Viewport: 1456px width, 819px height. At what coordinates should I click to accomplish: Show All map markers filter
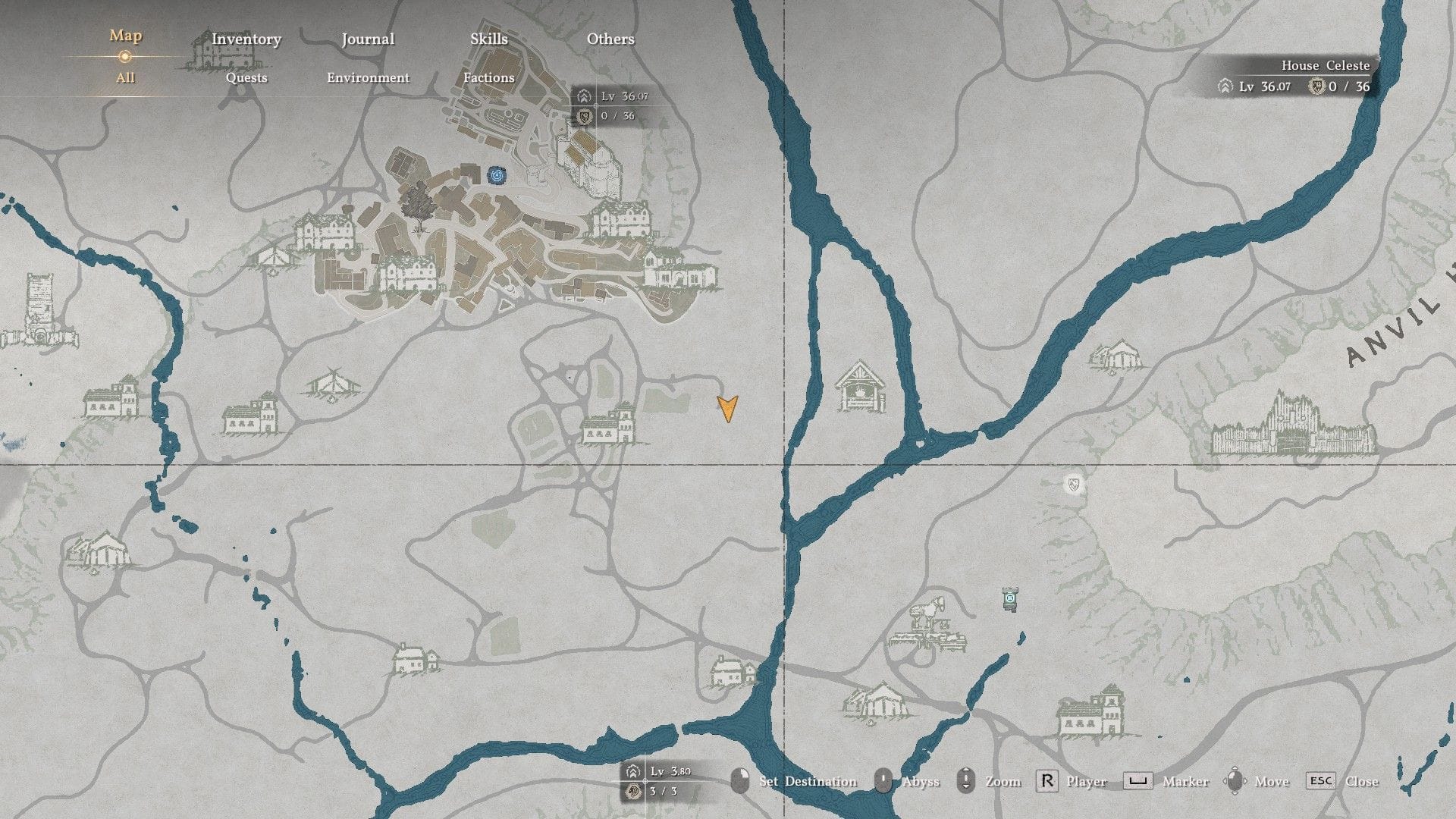(x=125, y=77)
